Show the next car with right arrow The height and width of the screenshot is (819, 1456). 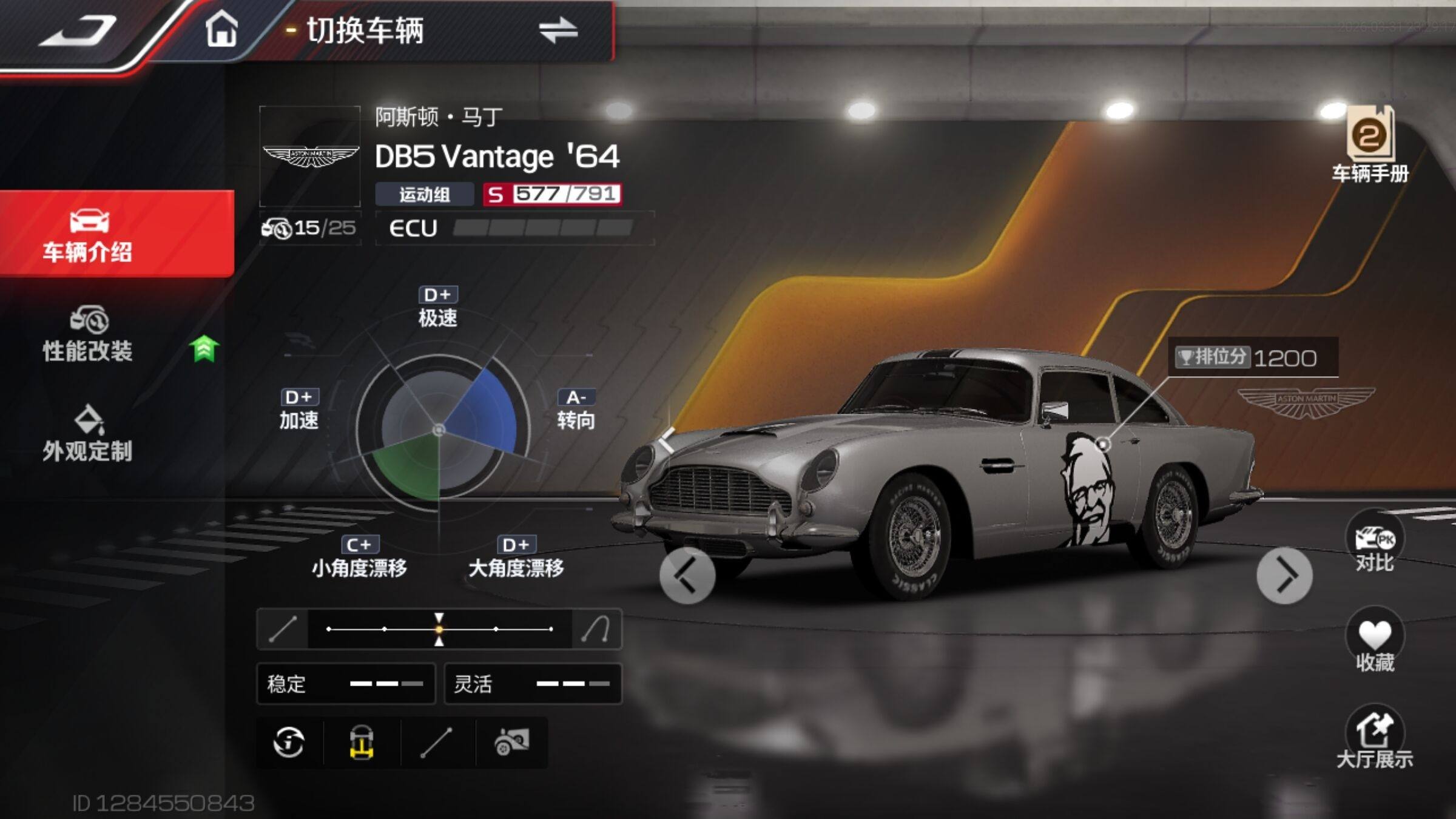(x=1284, y=575)
